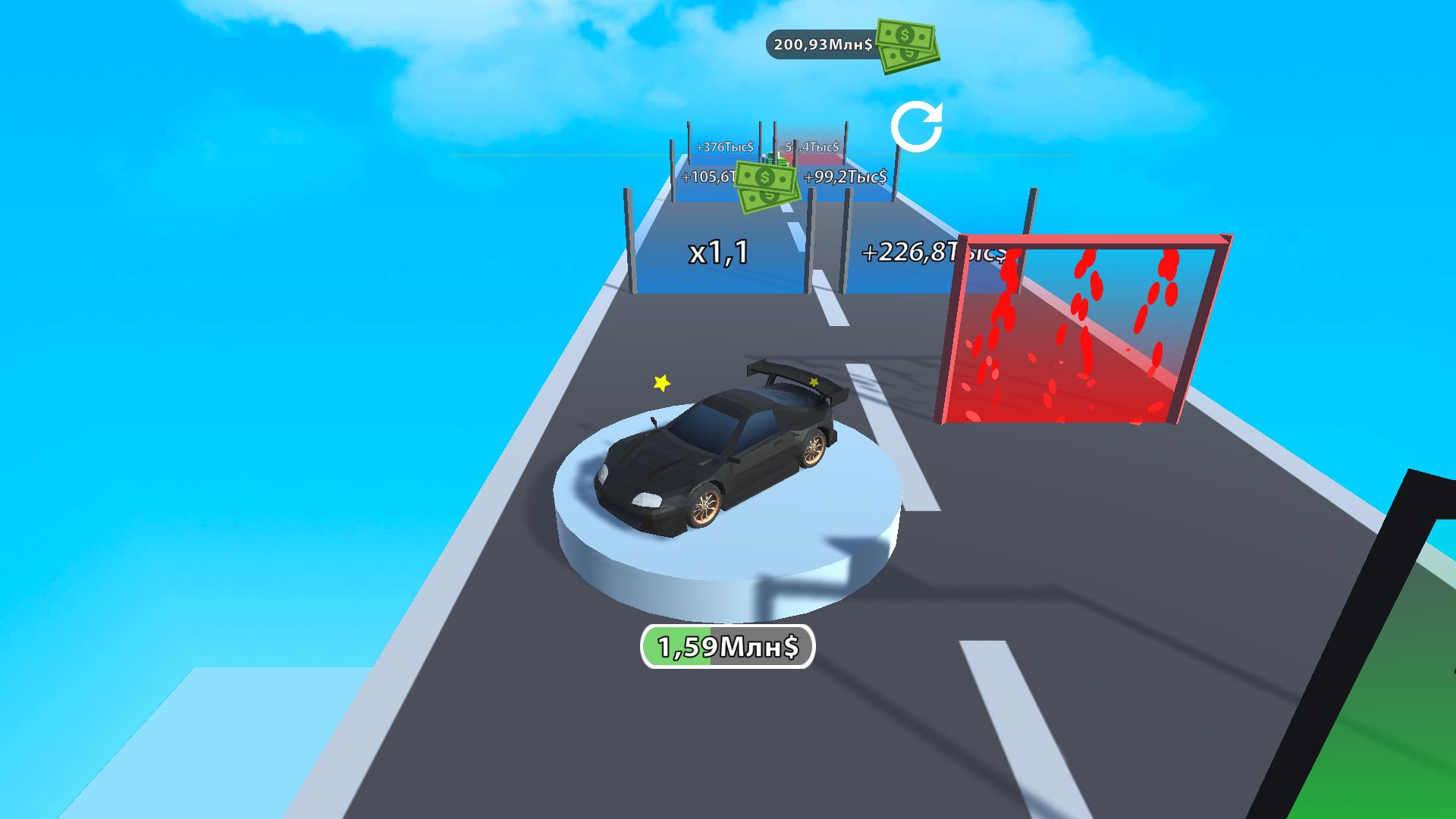Click the money bills icon beside the balance
Screen dimensions: 1456x819
[x=906, y=45]
